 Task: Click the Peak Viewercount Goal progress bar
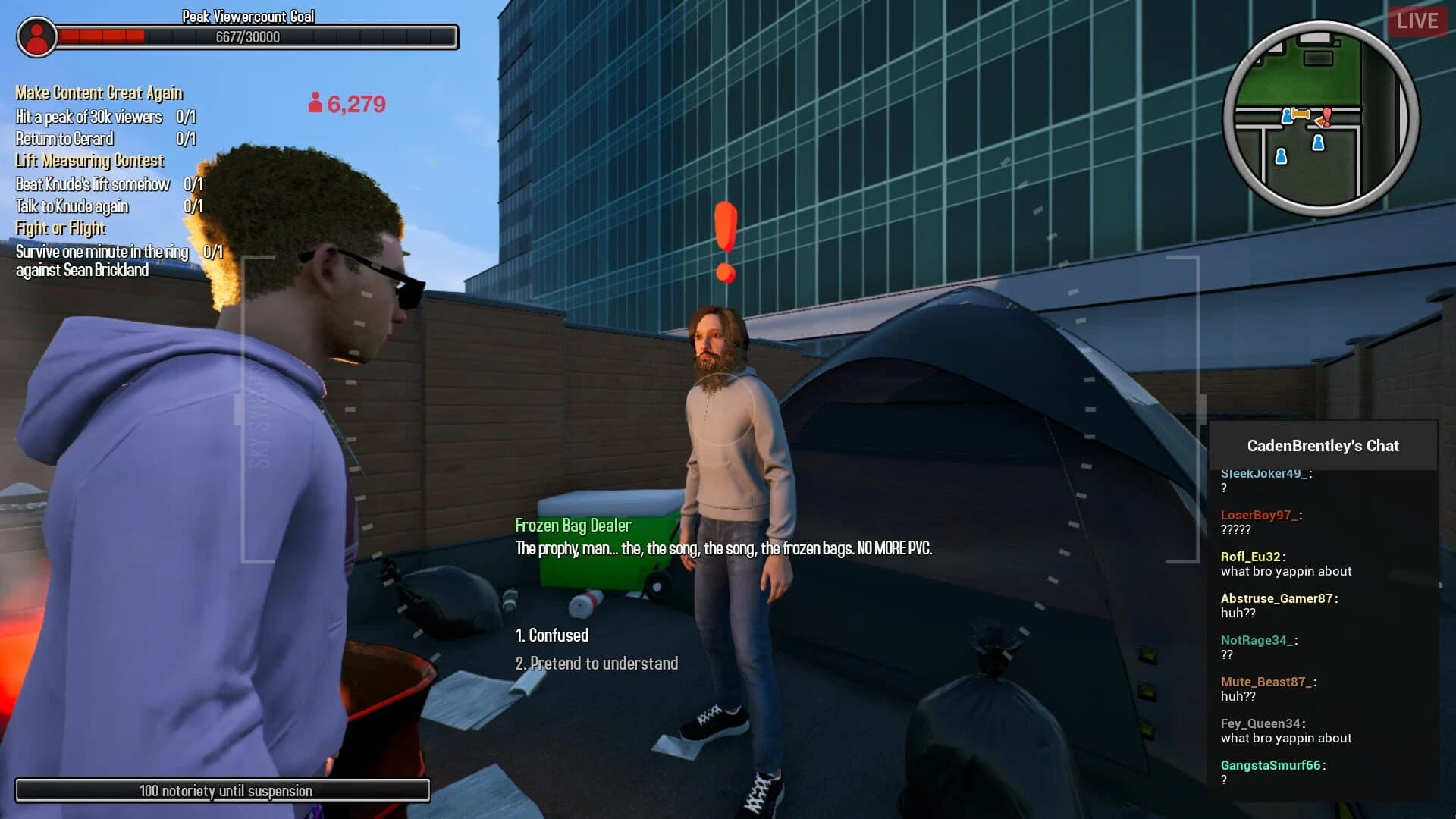tap(258, 37)
